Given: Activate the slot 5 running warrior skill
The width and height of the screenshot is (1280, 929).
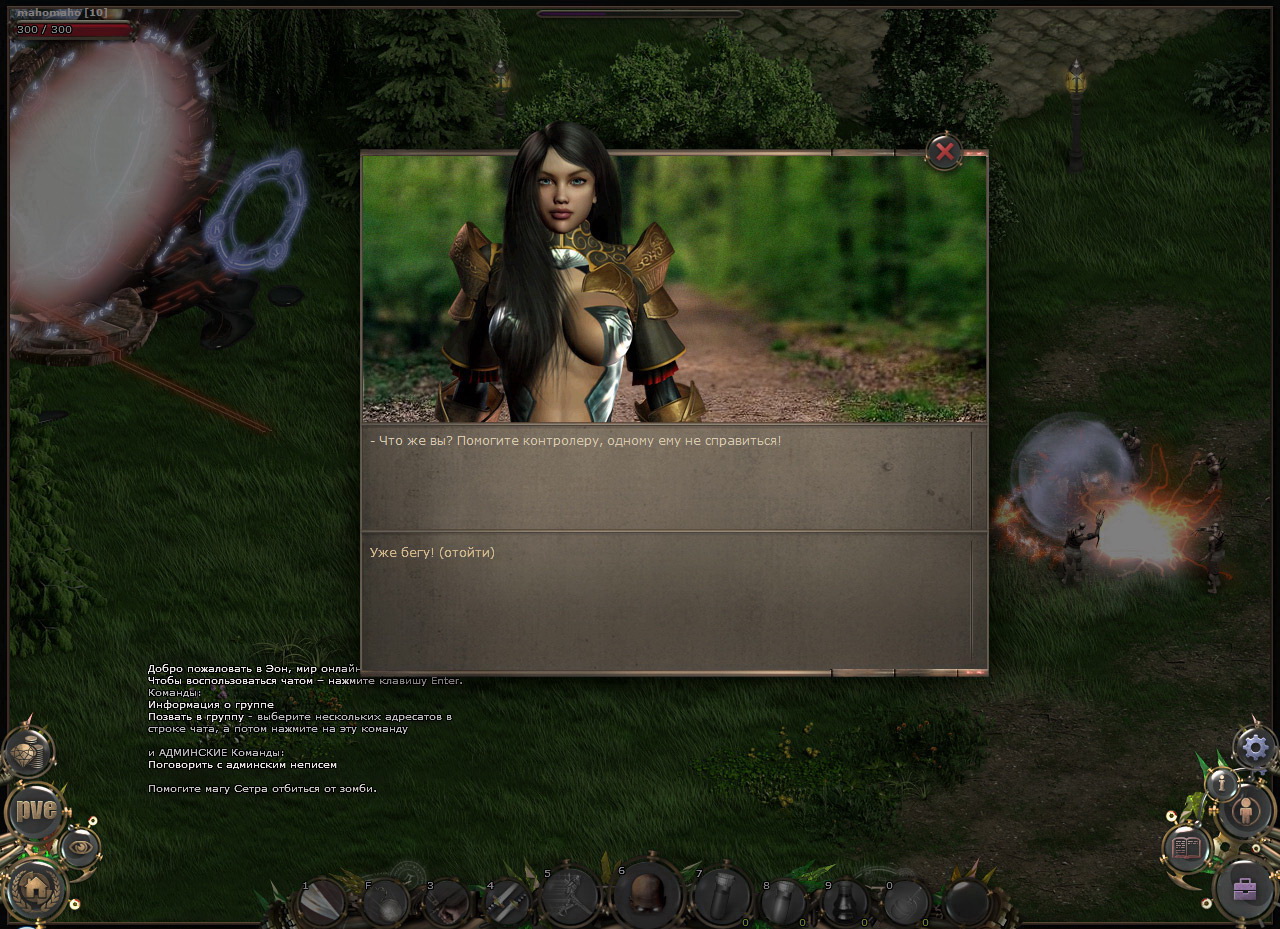Looking at the screenshot, I should click(x=570, y=896).
